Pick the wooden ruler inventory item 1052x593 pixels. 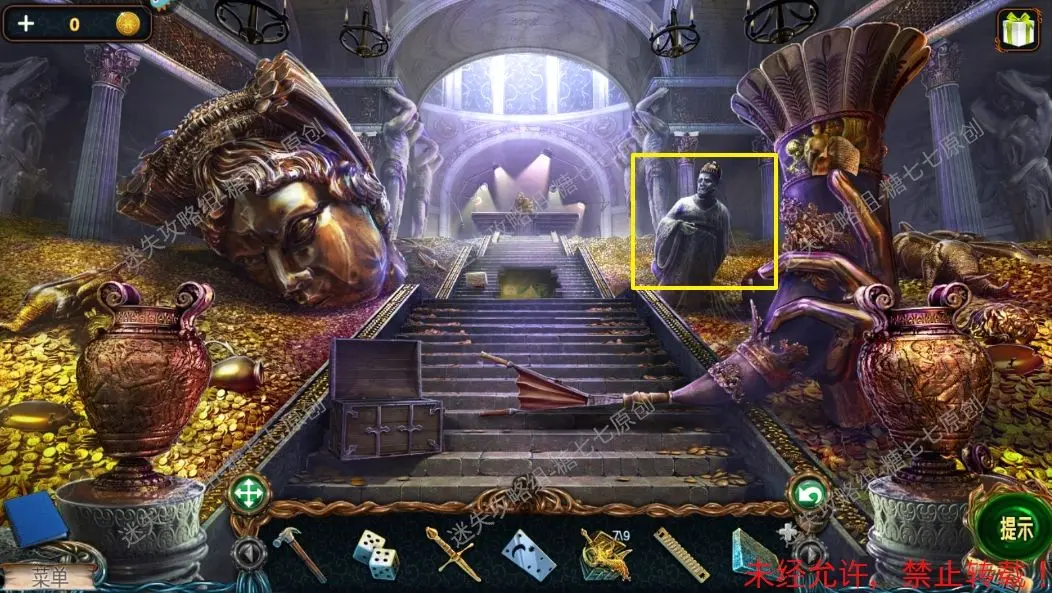681,554
